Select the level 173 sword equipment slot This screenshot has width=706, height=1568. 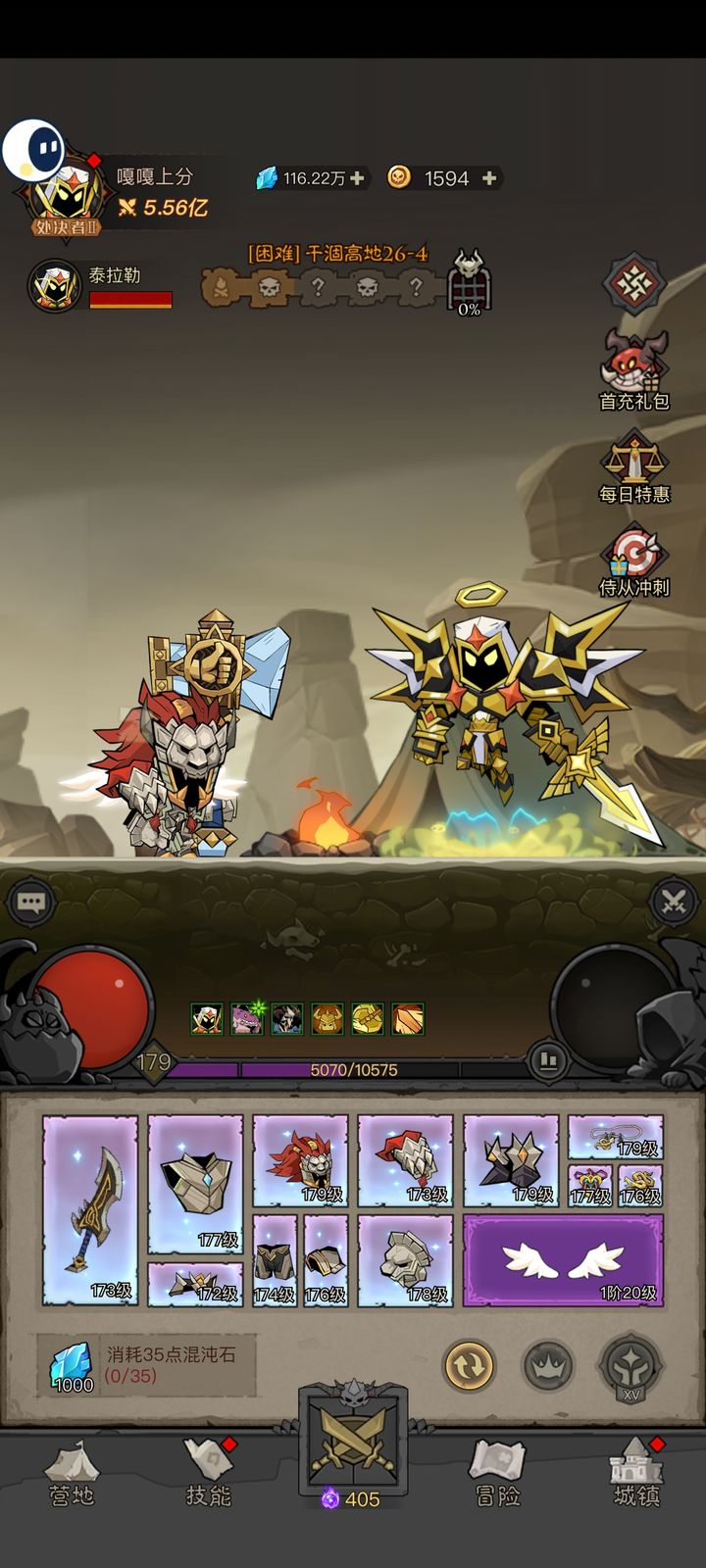pos(91,1209)
